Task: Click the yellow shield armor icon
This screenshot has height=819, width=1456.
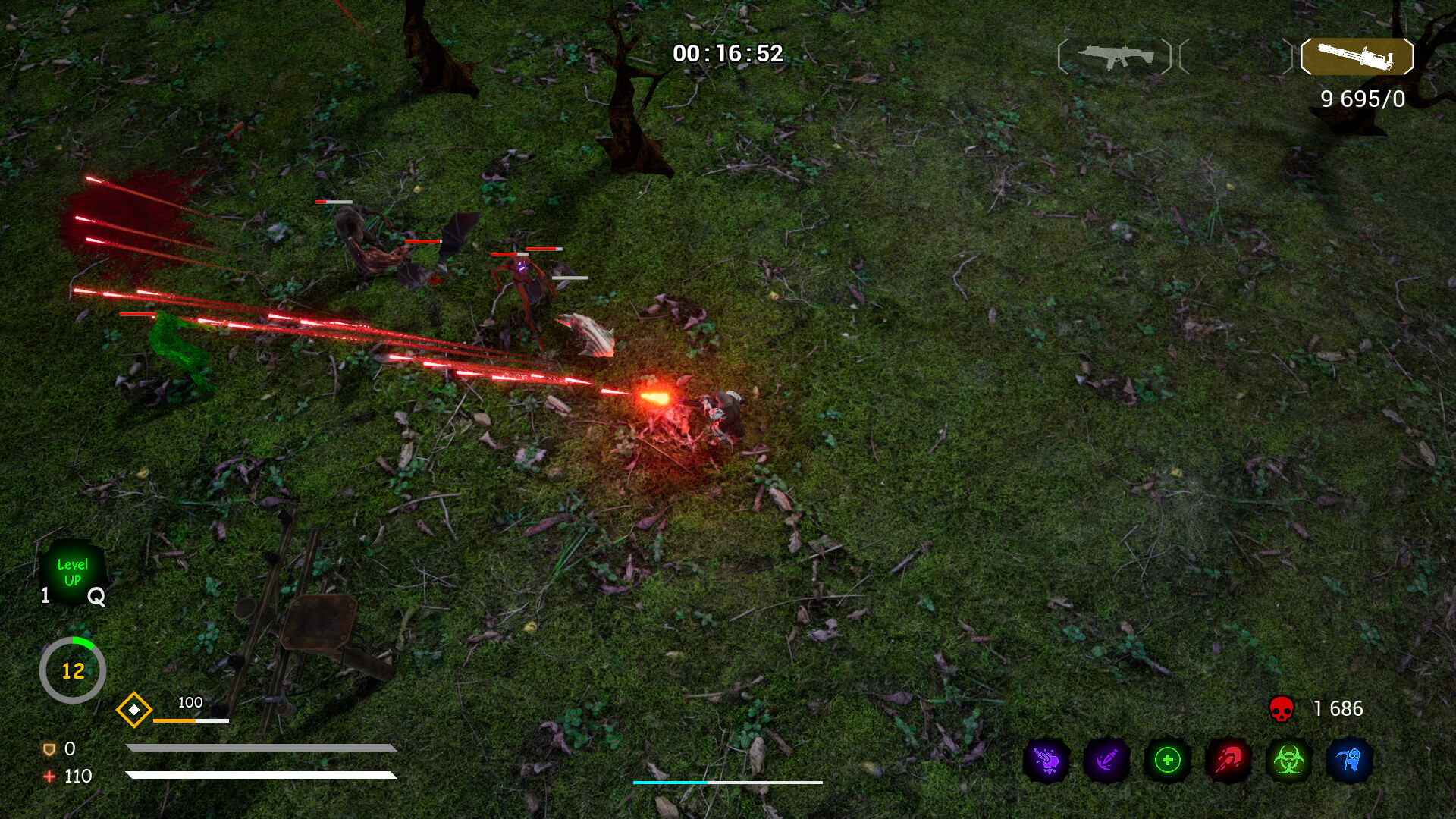Action: pos(49,750)
